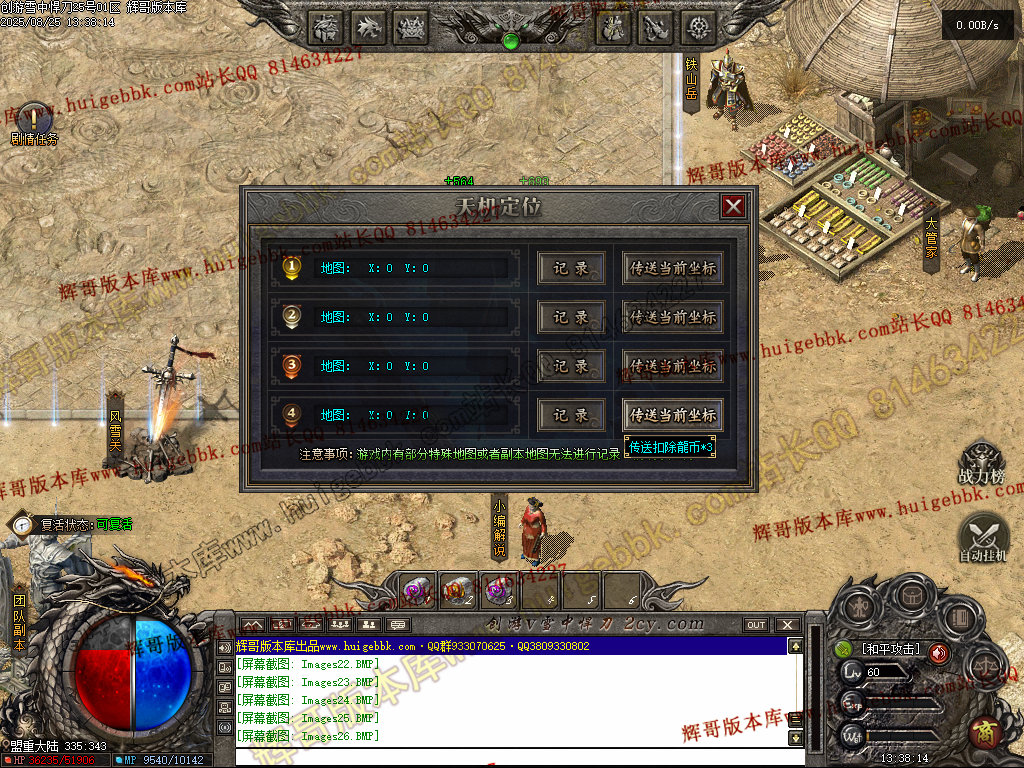
Task: Click the green gem on top bar
Action: [x=511, y=41]
